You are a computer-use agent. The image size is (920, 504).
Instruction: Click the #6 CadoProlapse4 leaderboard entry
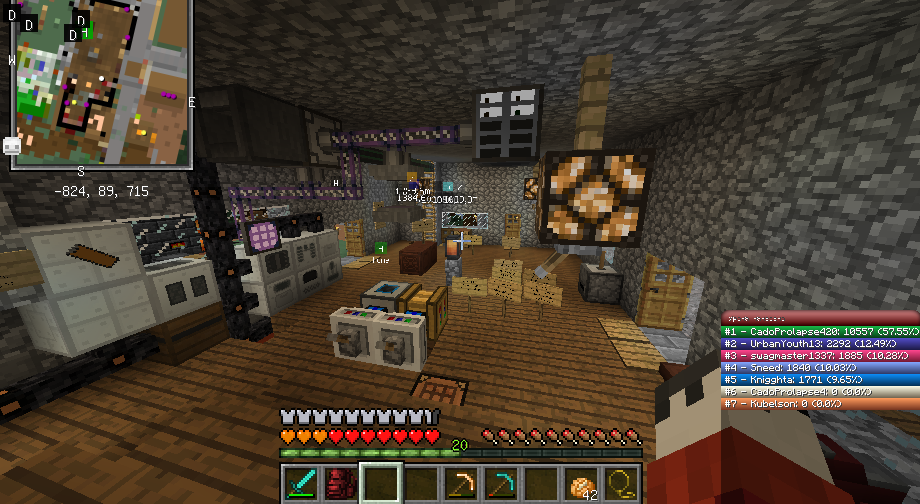(820, 391)
